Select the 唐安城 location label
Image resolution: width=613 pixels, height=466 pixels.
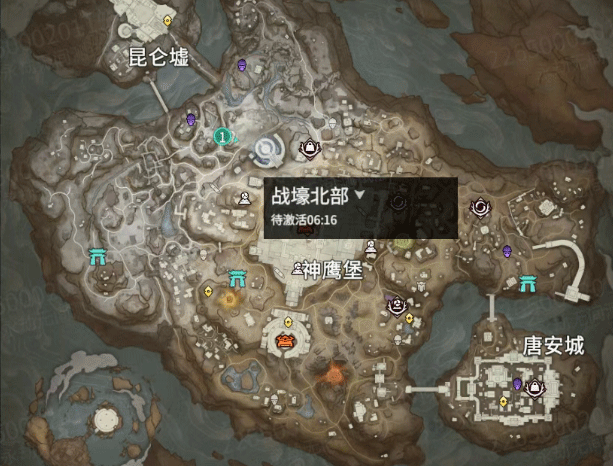[553, 346]
